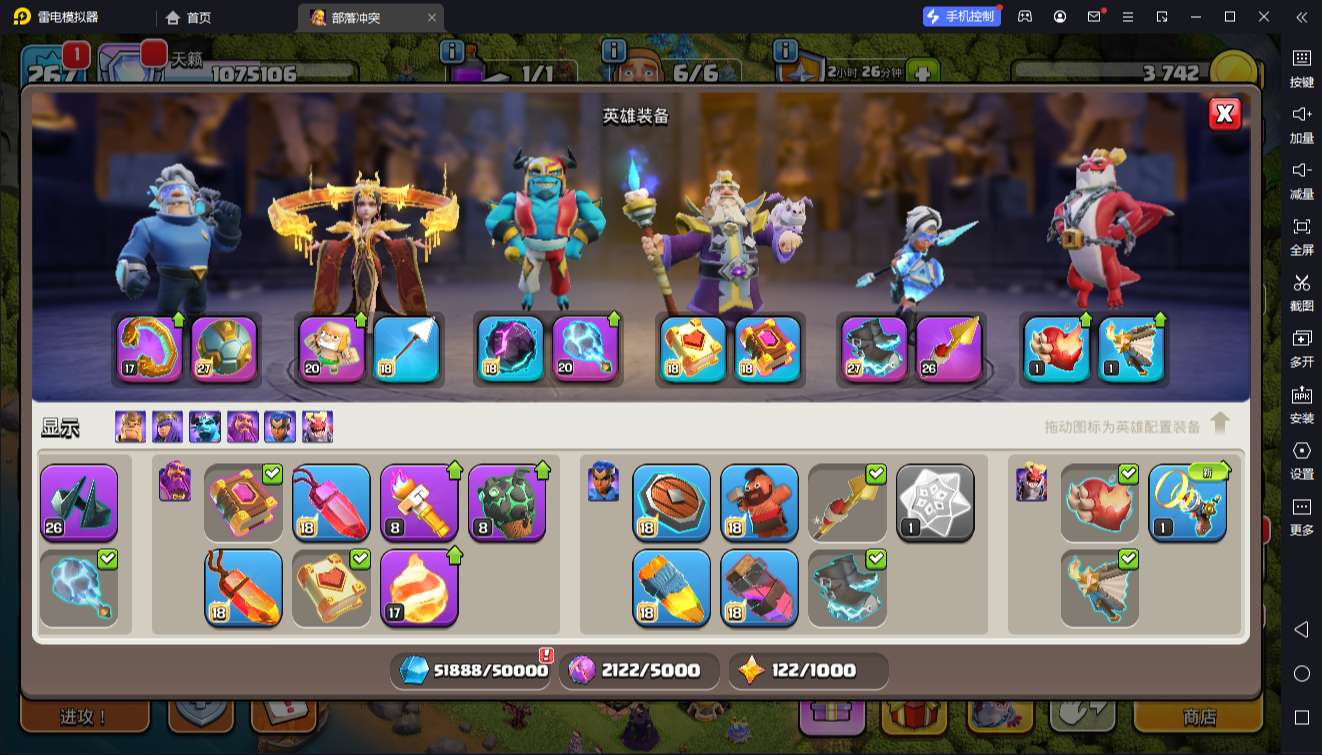The height and width of the screenshot is (755, 1322).
Task: Open the emulator's 设置 settings button
Action: point(1301,460)
